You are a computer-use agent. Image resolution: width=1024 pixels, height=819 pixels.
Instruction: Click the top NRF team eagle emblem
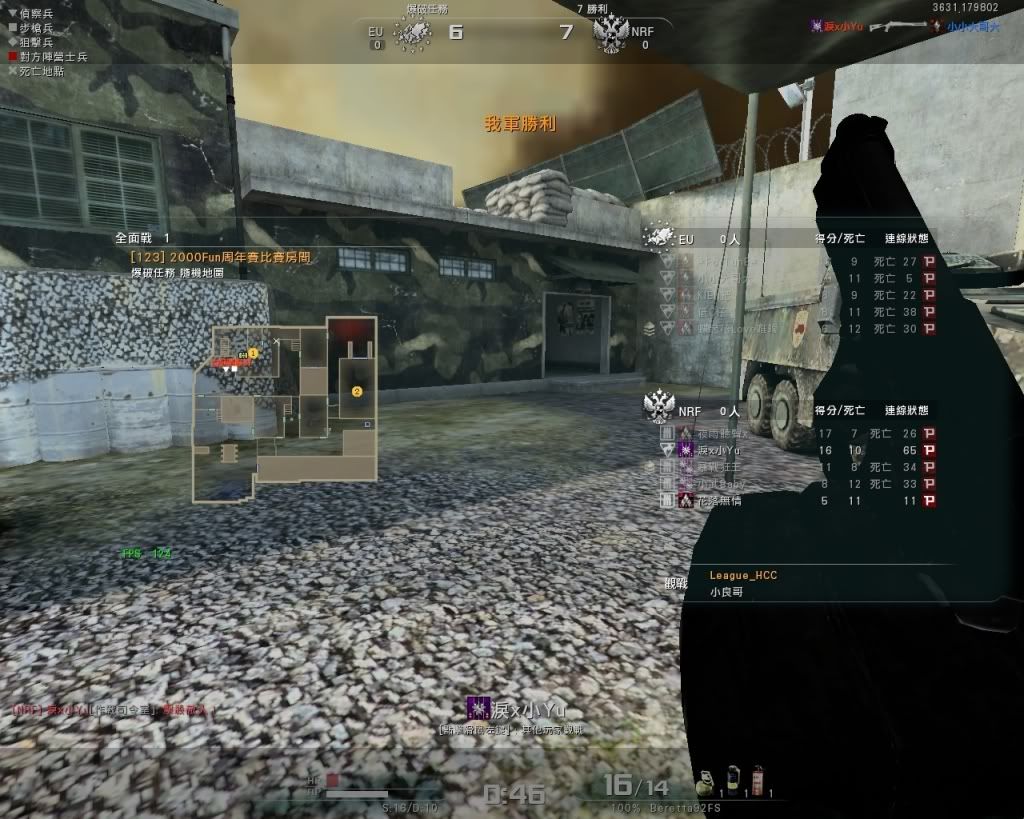(x=610, y=34)
